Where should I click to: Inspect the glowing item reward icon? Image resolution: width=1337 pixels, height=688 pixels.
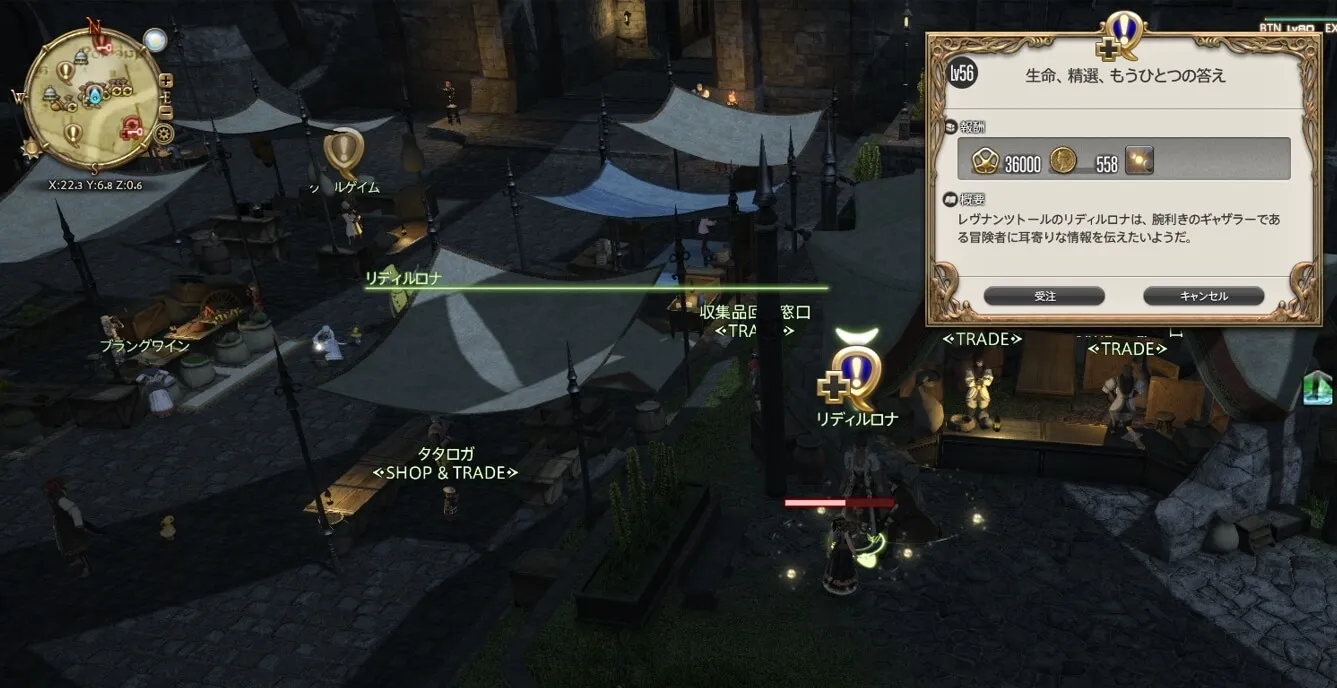[1139, 160]
